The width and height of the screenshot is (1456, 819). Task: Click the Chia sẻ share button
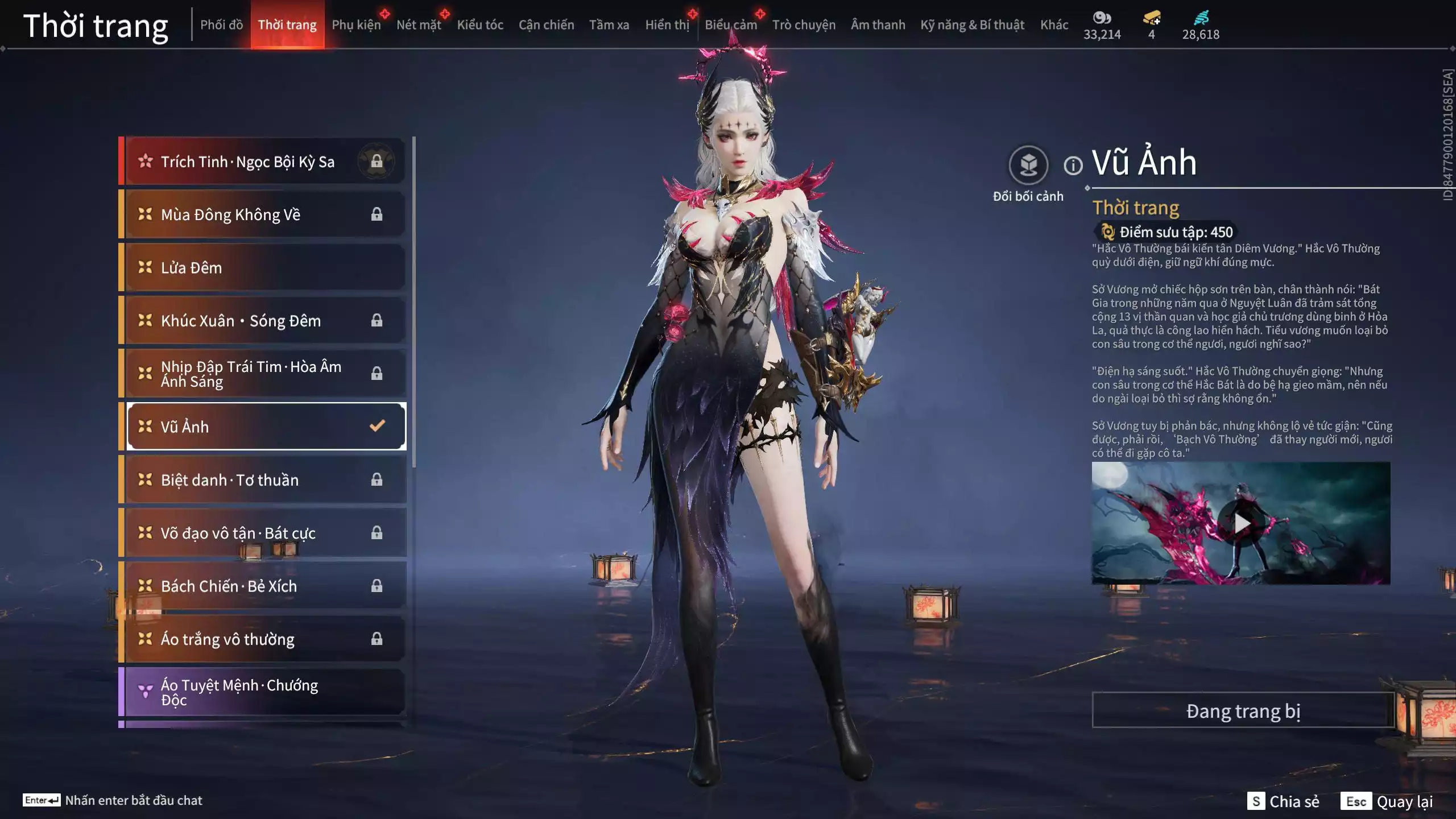[1283, 801]
